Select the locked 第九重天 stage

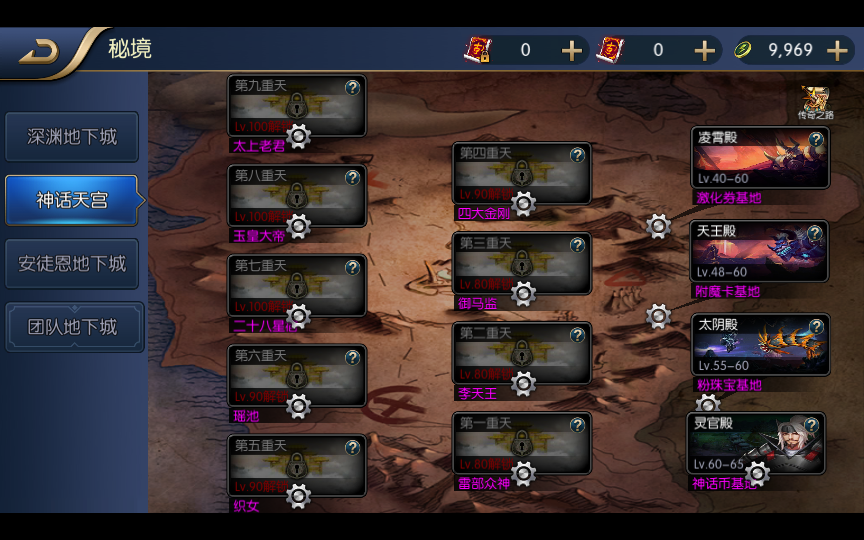pyautogui.click(x=296, y=105)
